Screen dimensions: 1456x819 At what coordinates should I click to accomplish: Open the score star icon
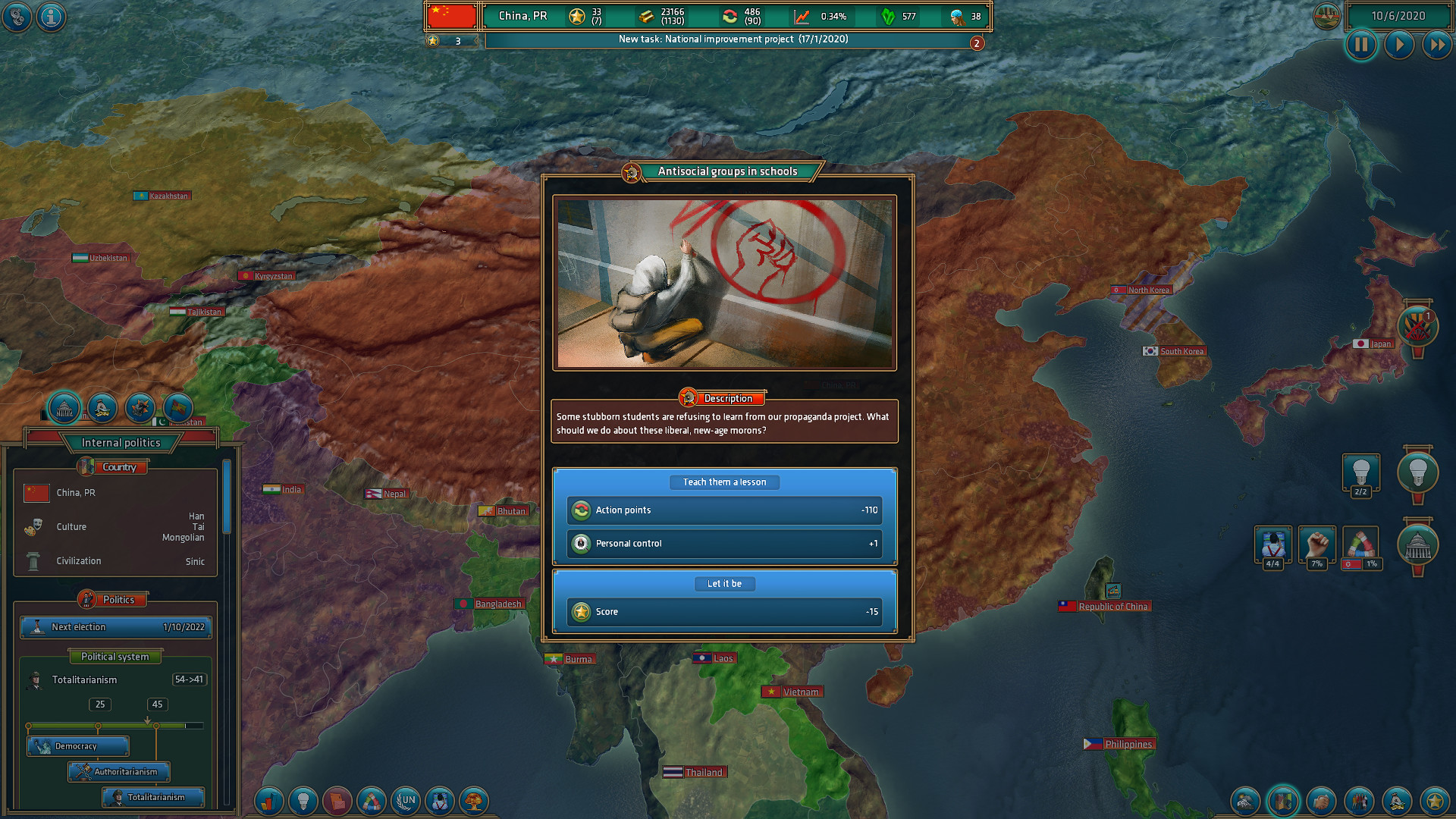coord(1433,801)
